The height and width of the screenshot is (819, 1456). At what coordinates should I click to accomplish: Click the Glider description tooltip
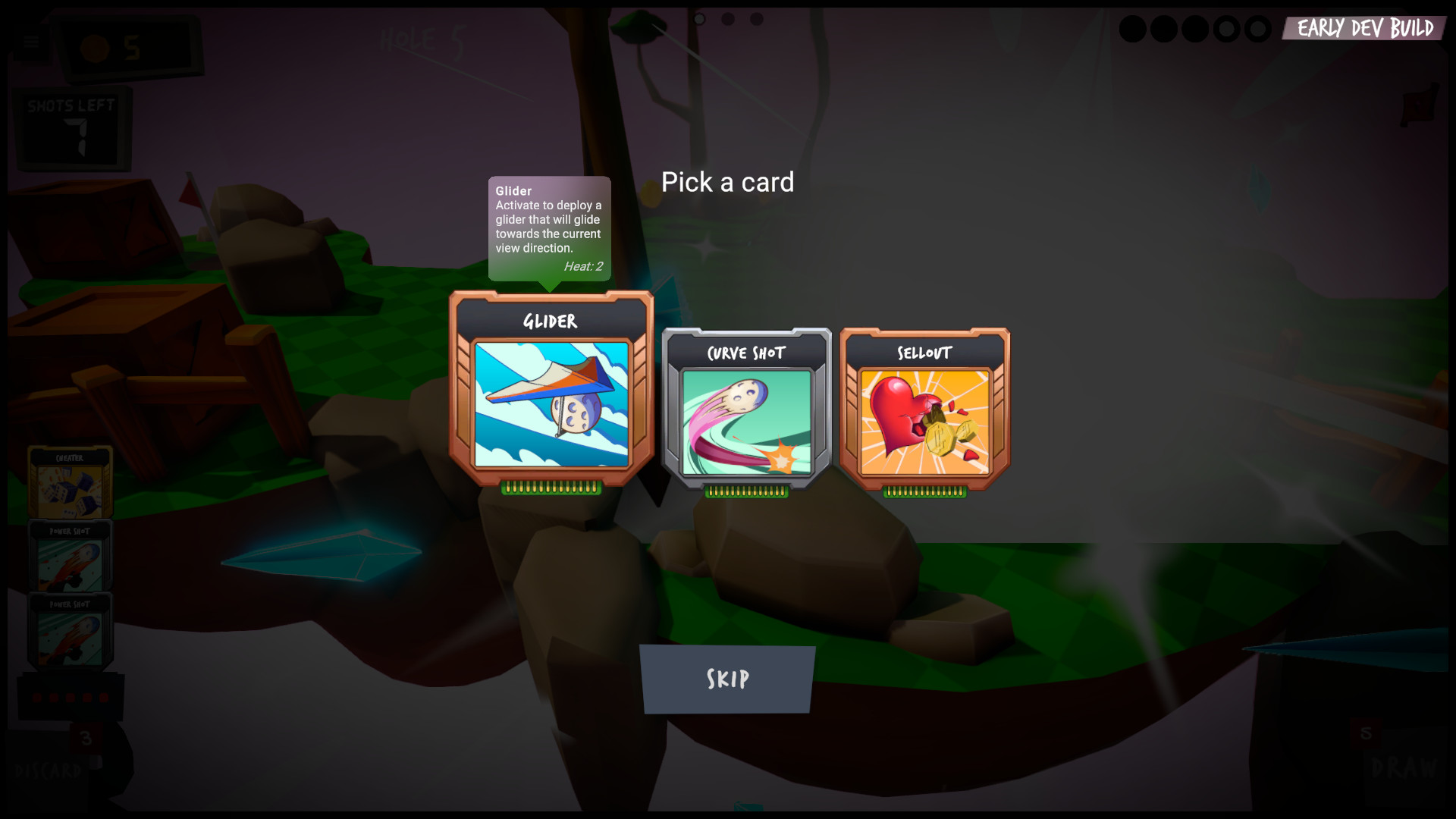coord(550,227)
